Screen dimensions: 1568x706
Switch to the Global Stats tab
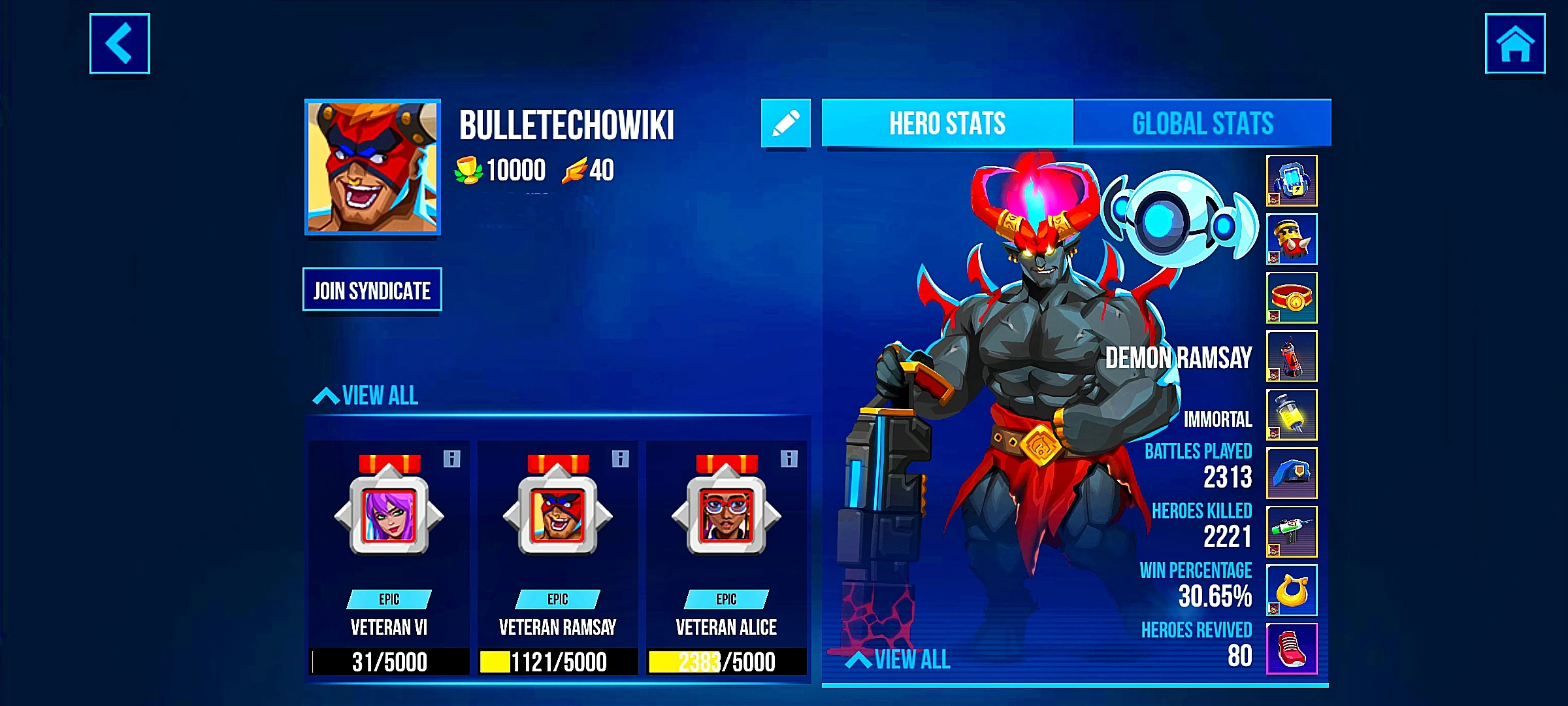click(x=1202, y=122)
